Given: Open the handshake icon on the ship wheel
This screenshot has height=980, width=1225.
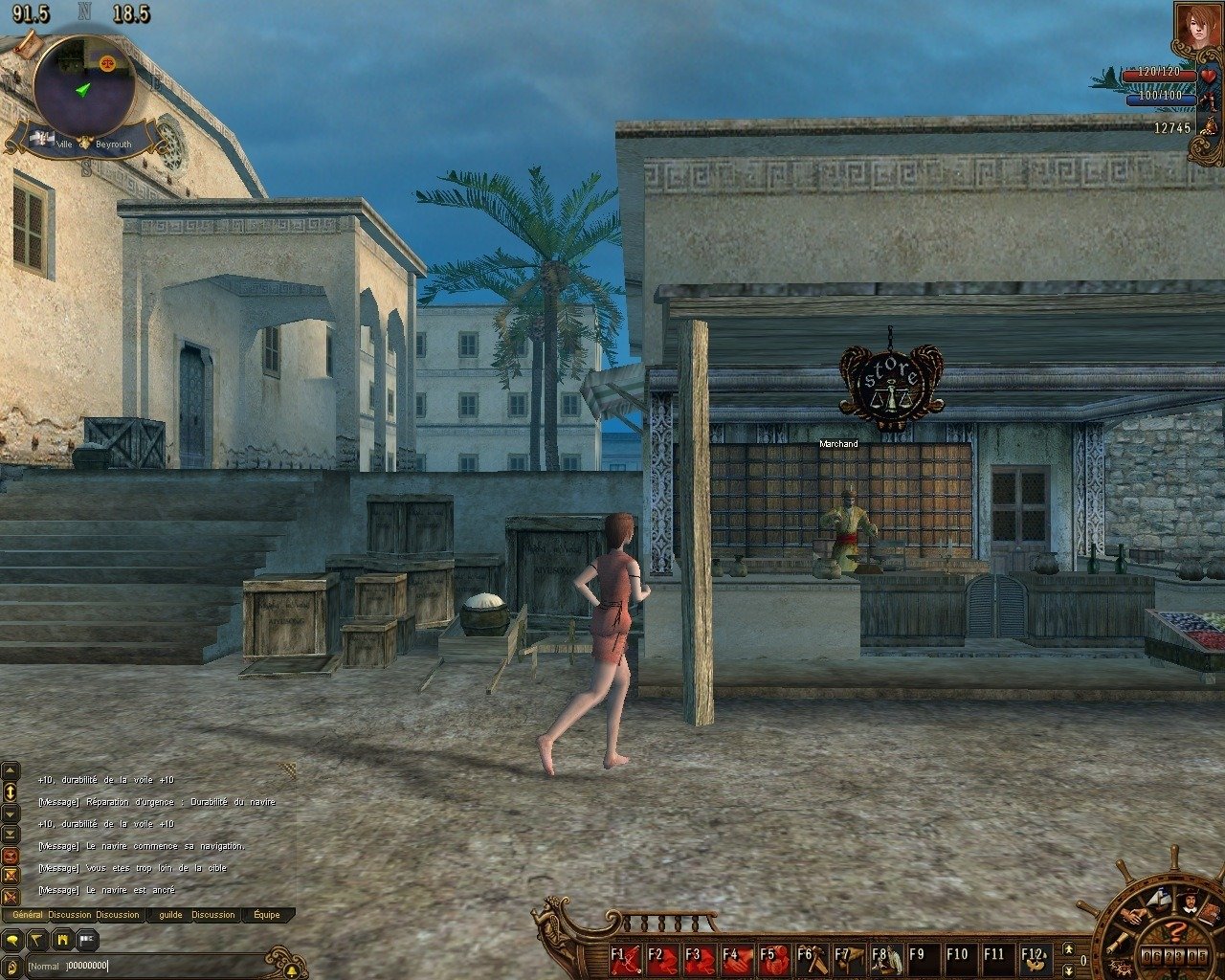Looking at the screenshot, I should (x=1134, y=915).
